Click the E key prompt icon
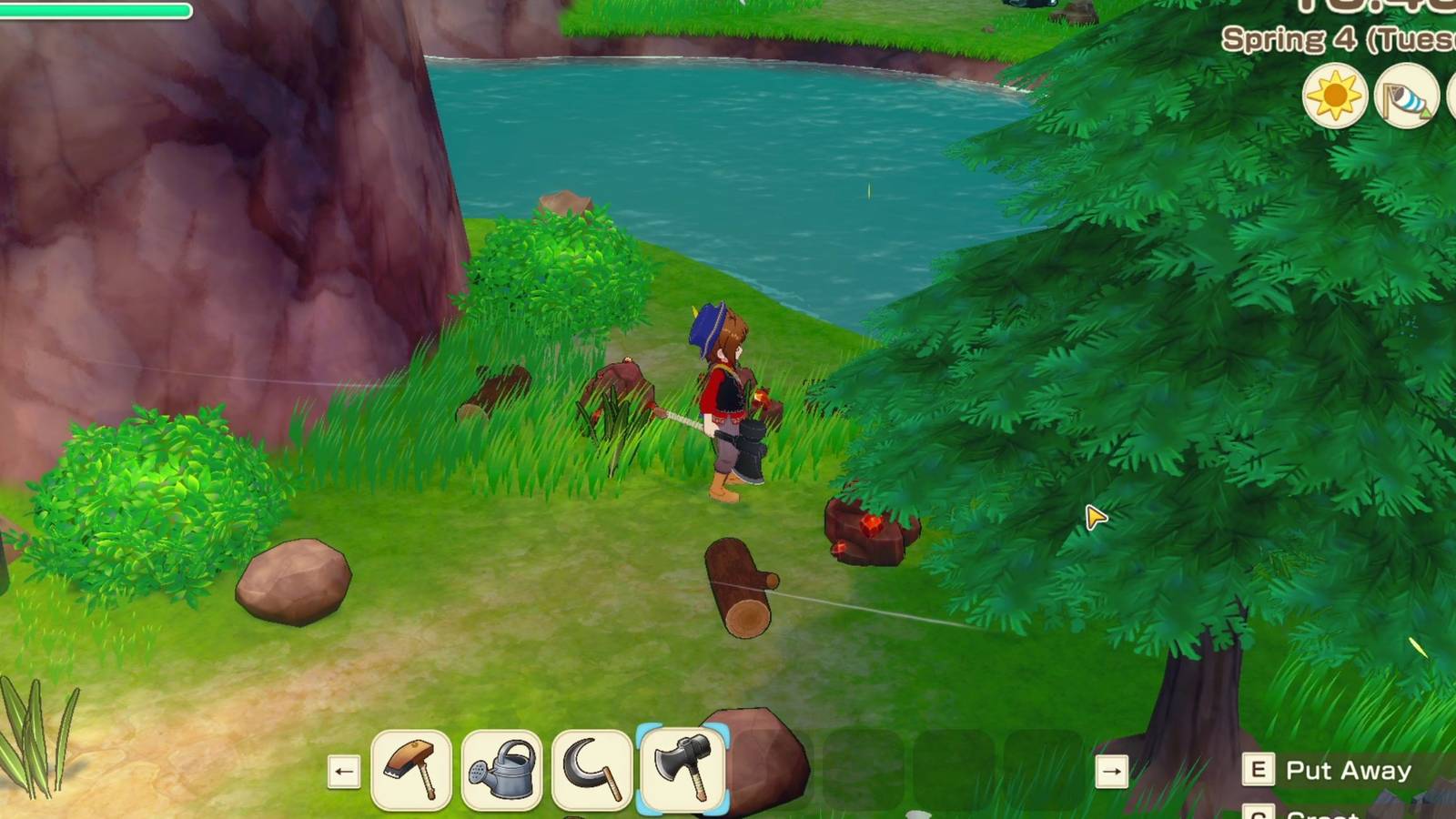Image resolution: width=1456 pixels, height=819 pixels. (1259, 771)
